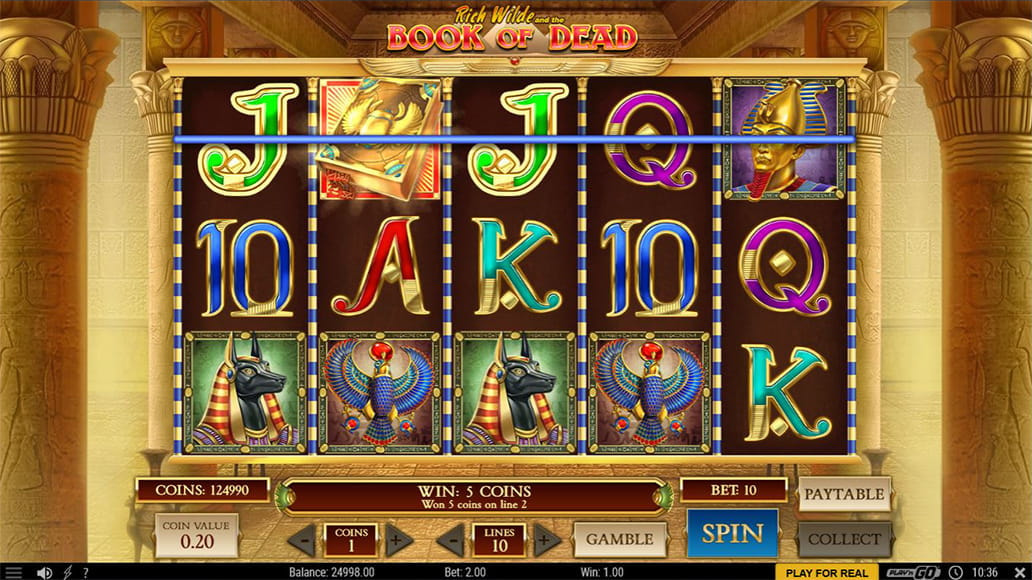Viewport: 1032px width, 580px height.
Task: Click the Play For Real button
Action: 827,573
